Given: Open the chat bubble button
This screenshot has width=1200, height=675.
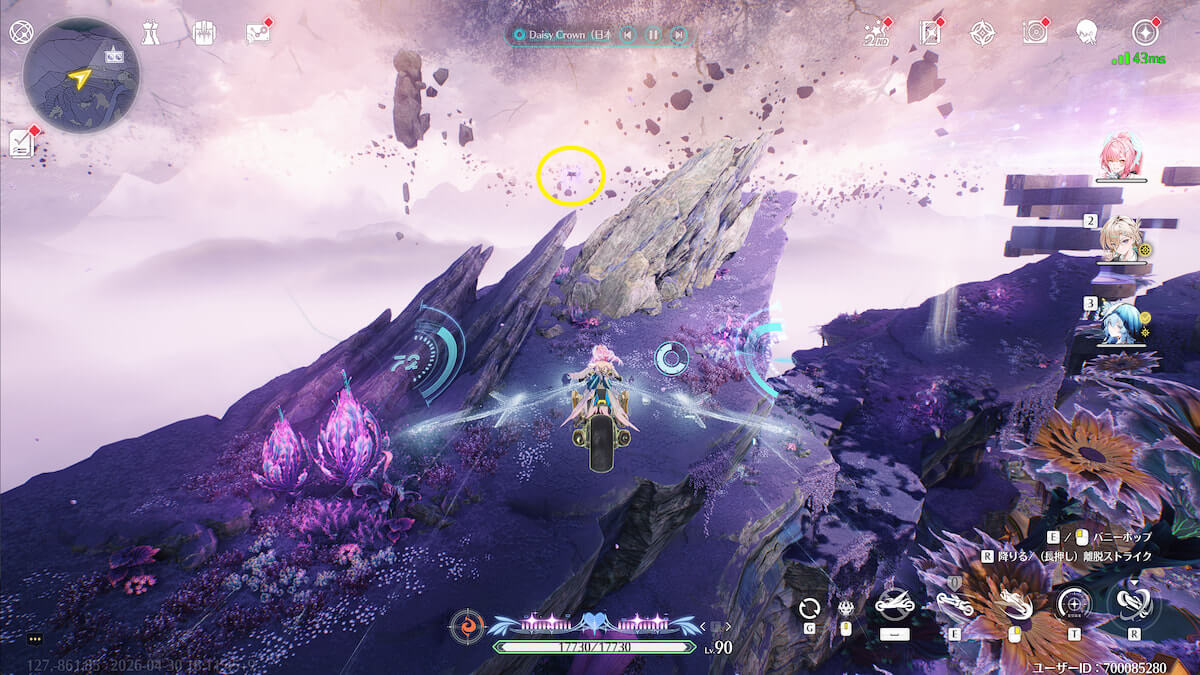Looking at the screenshot, I should point(34,638).
